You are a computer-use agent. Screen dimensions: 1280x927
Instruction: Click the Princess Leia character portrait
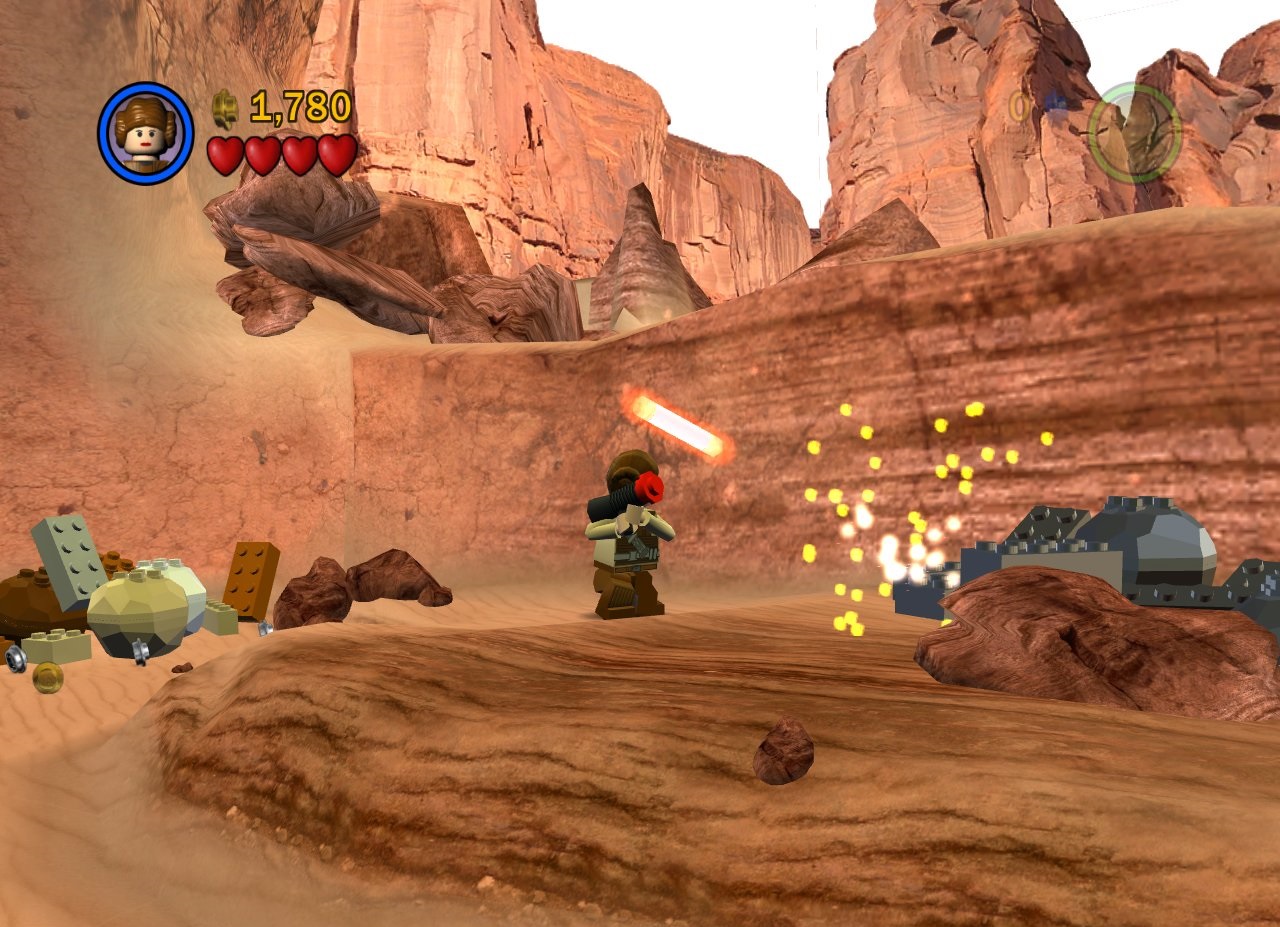(145, 133)
